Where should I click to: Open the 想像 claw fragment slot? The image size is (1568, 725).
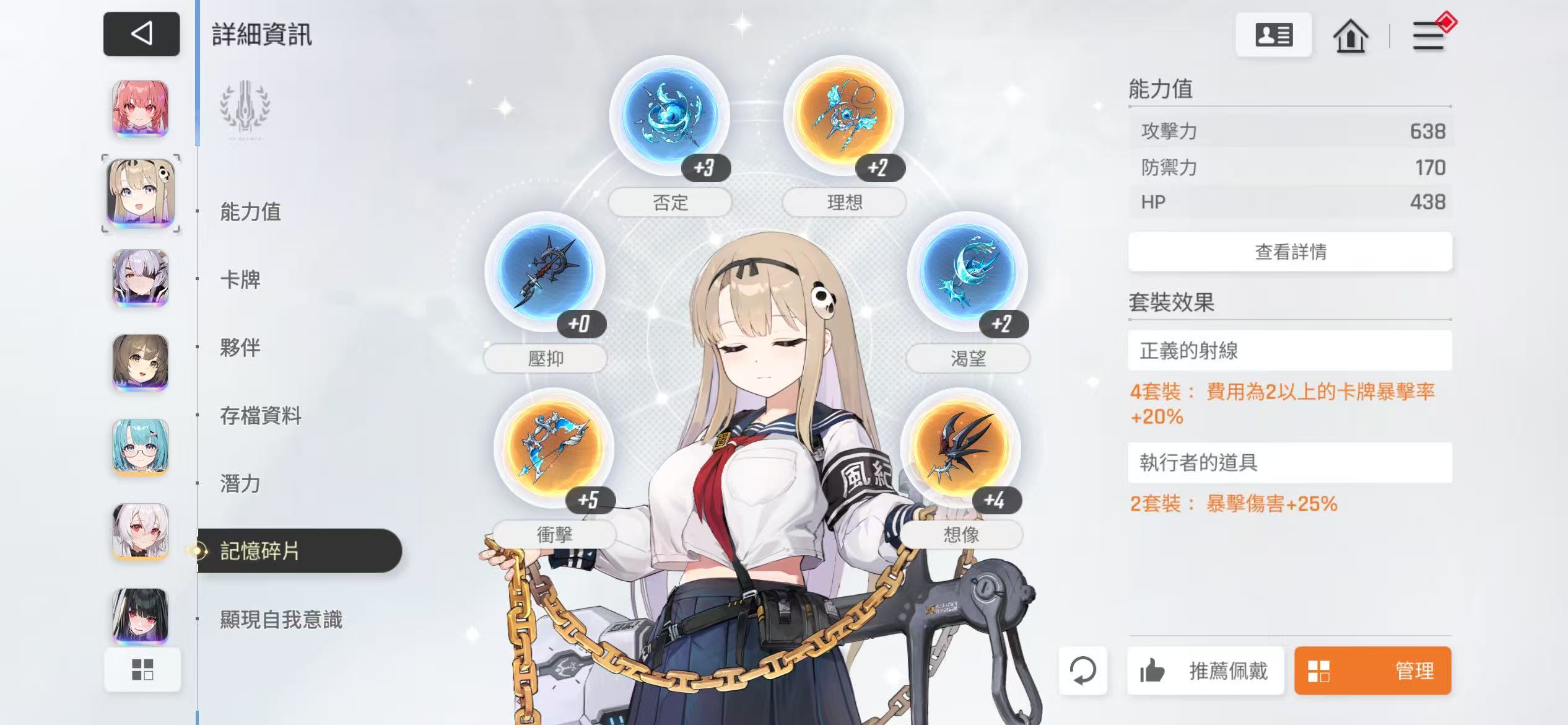click(960, 448)
